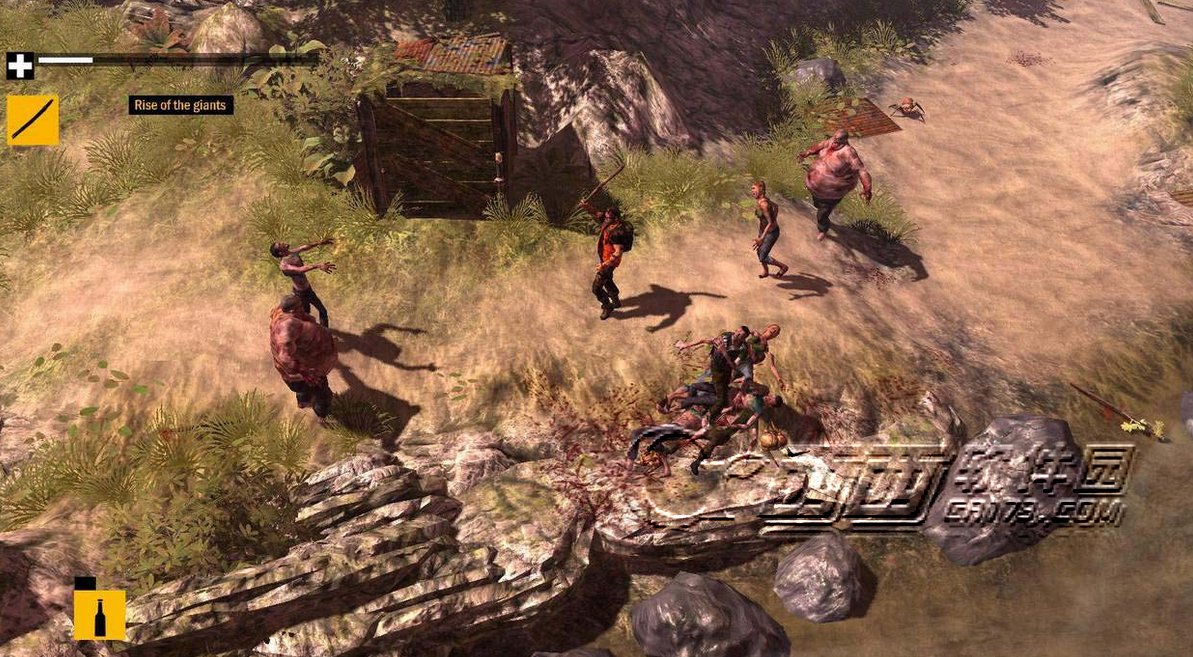This screenshot has height=657, width=1193.
Task: Select the yellow melee stick weapon icon
Action: tap(32, 120)
